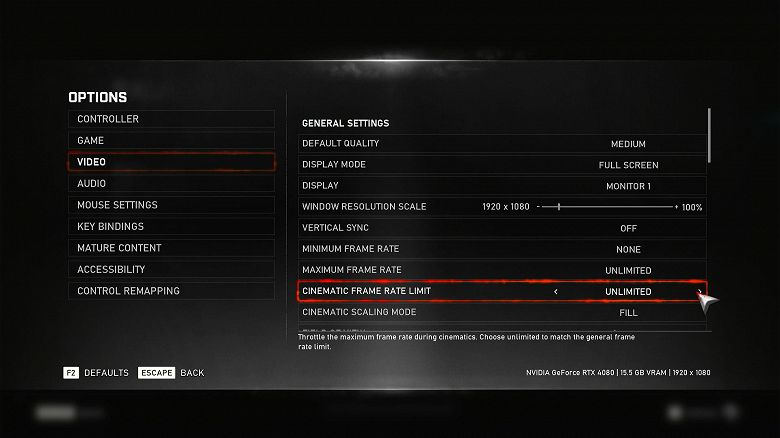This screenshot has width=780, height=438.
Task: Select the Mature Content category
Action: 171,248
